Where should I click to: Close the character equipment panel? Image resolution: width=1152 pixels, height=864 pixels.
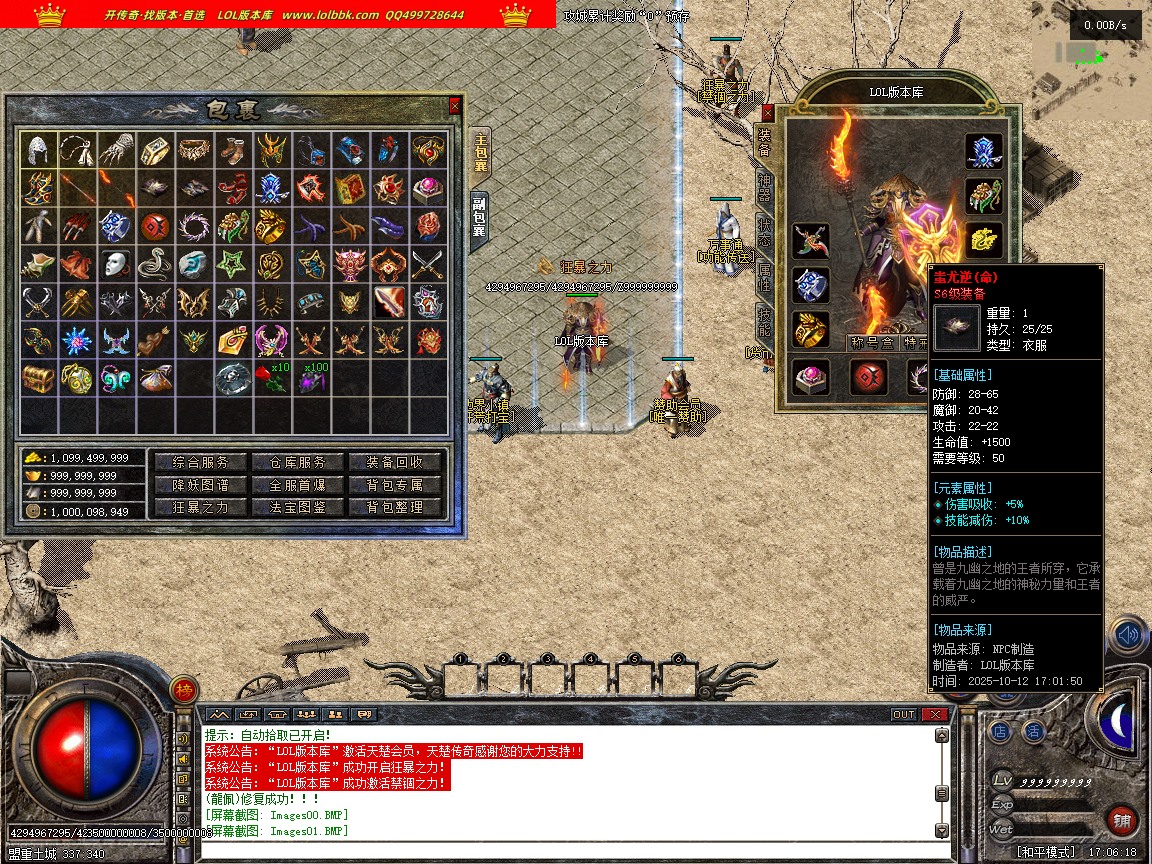tap(768, 113)
